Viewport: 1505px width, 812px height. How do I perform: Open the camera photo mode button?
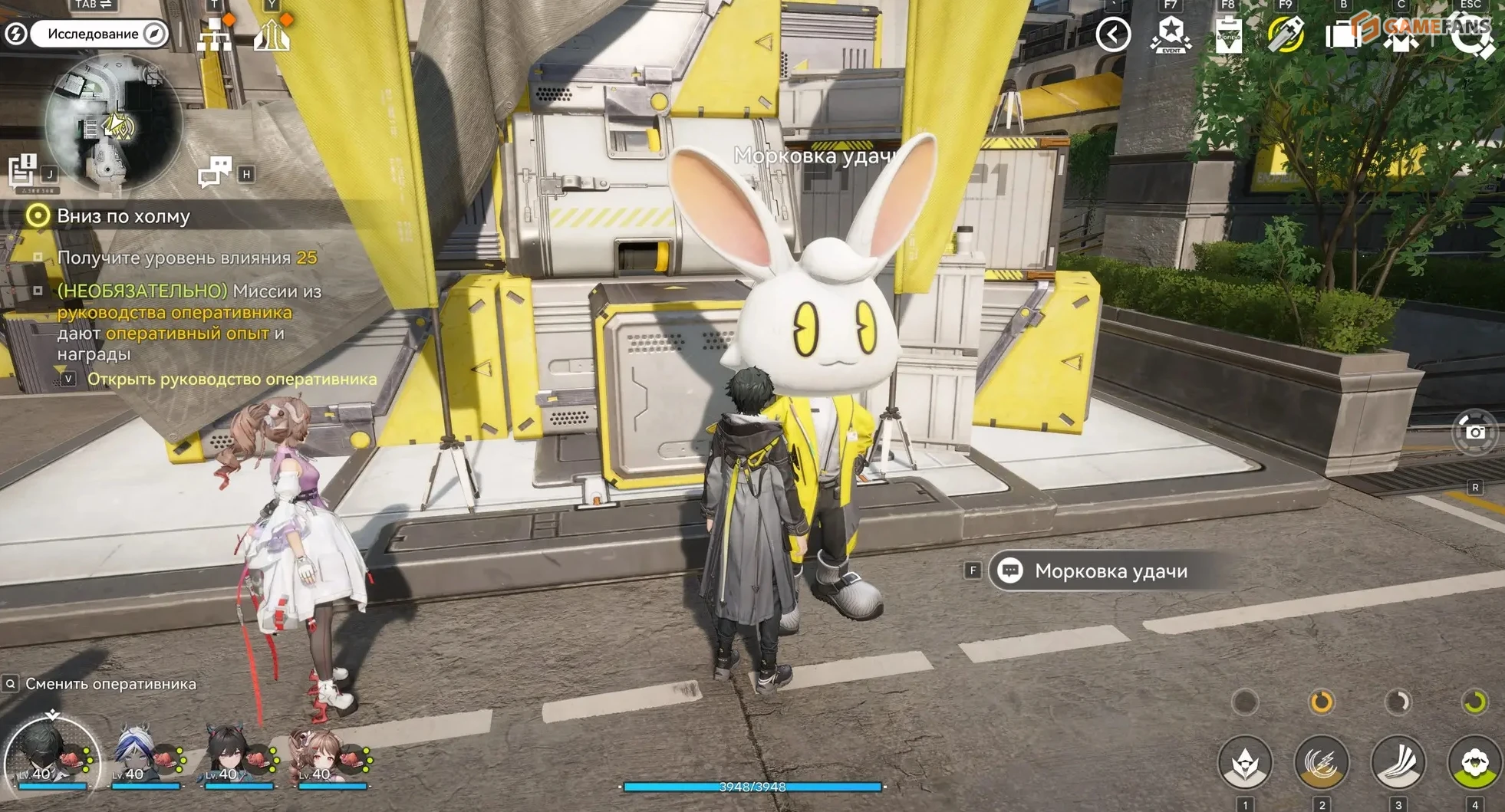(1474, 432)
